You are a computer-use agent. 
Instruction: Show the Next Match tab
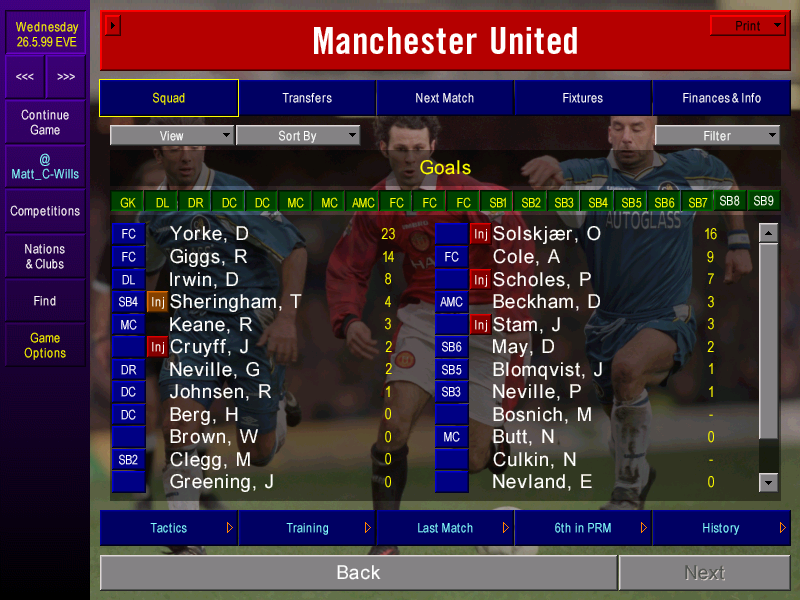point(445,98)
